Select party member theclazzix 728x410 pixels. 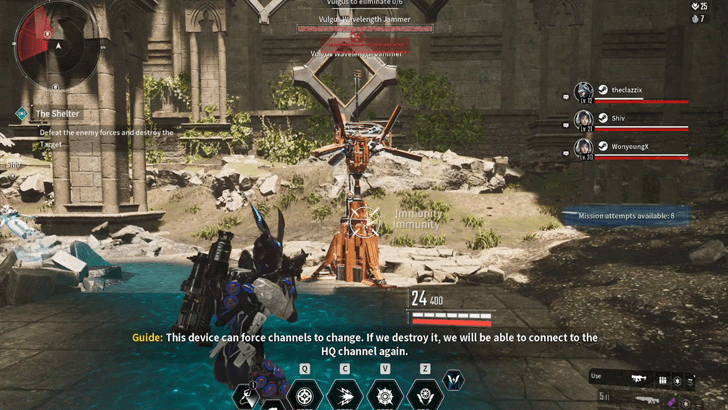(x=628, y=90)
